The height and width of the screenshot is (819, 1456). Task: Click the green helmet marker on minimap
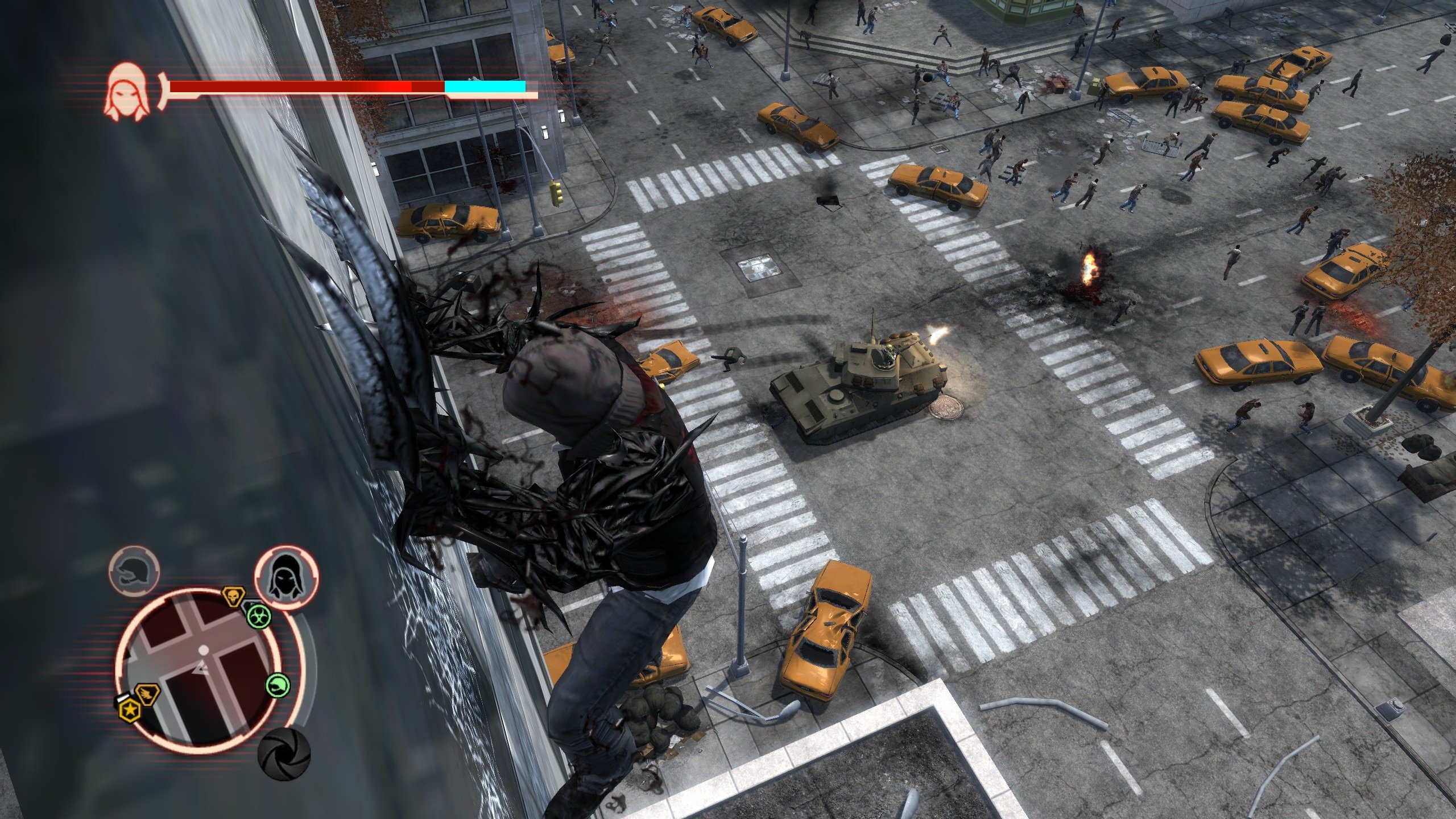(x=278, y=684)
